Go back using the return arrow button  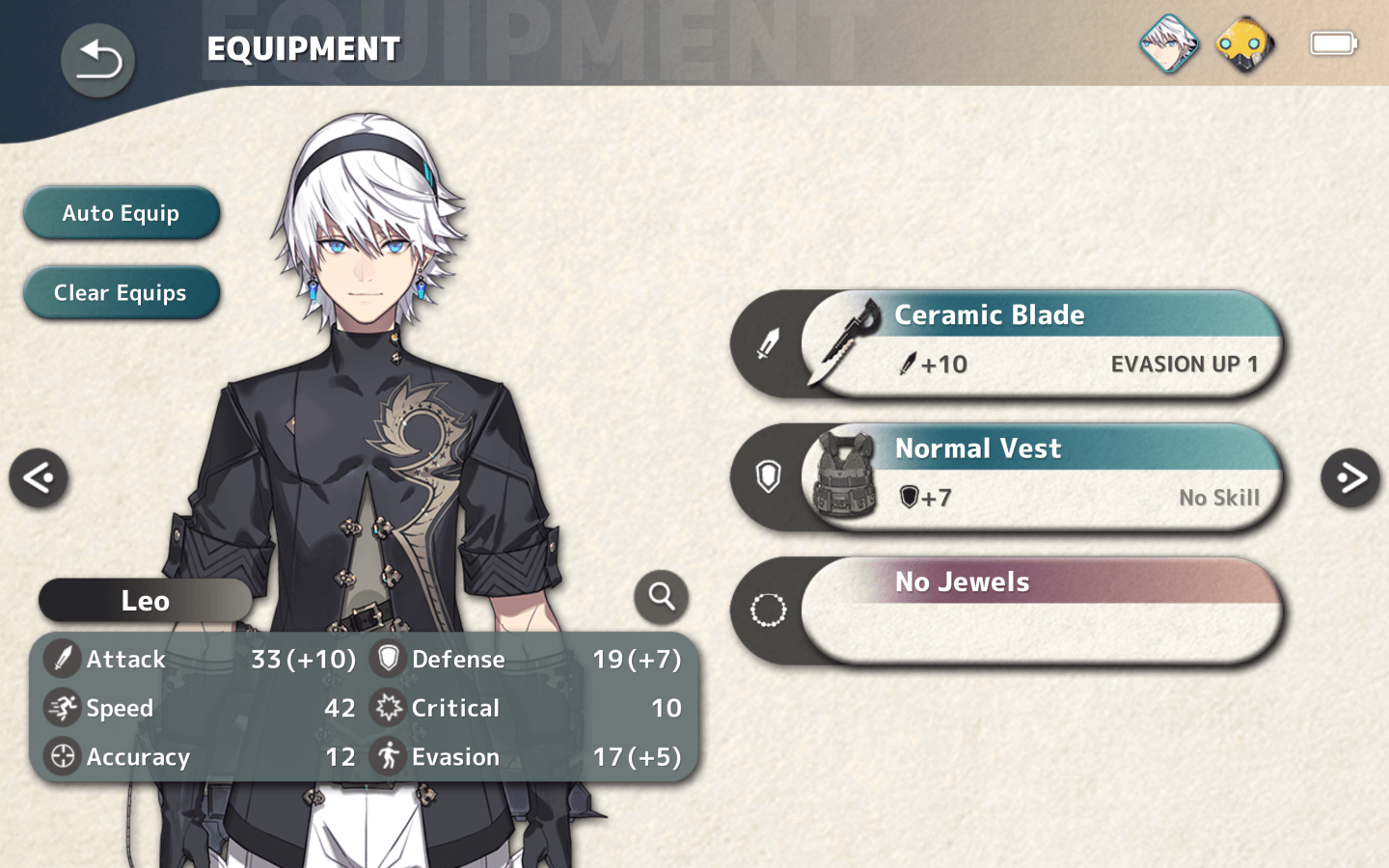tap(97, 61)
